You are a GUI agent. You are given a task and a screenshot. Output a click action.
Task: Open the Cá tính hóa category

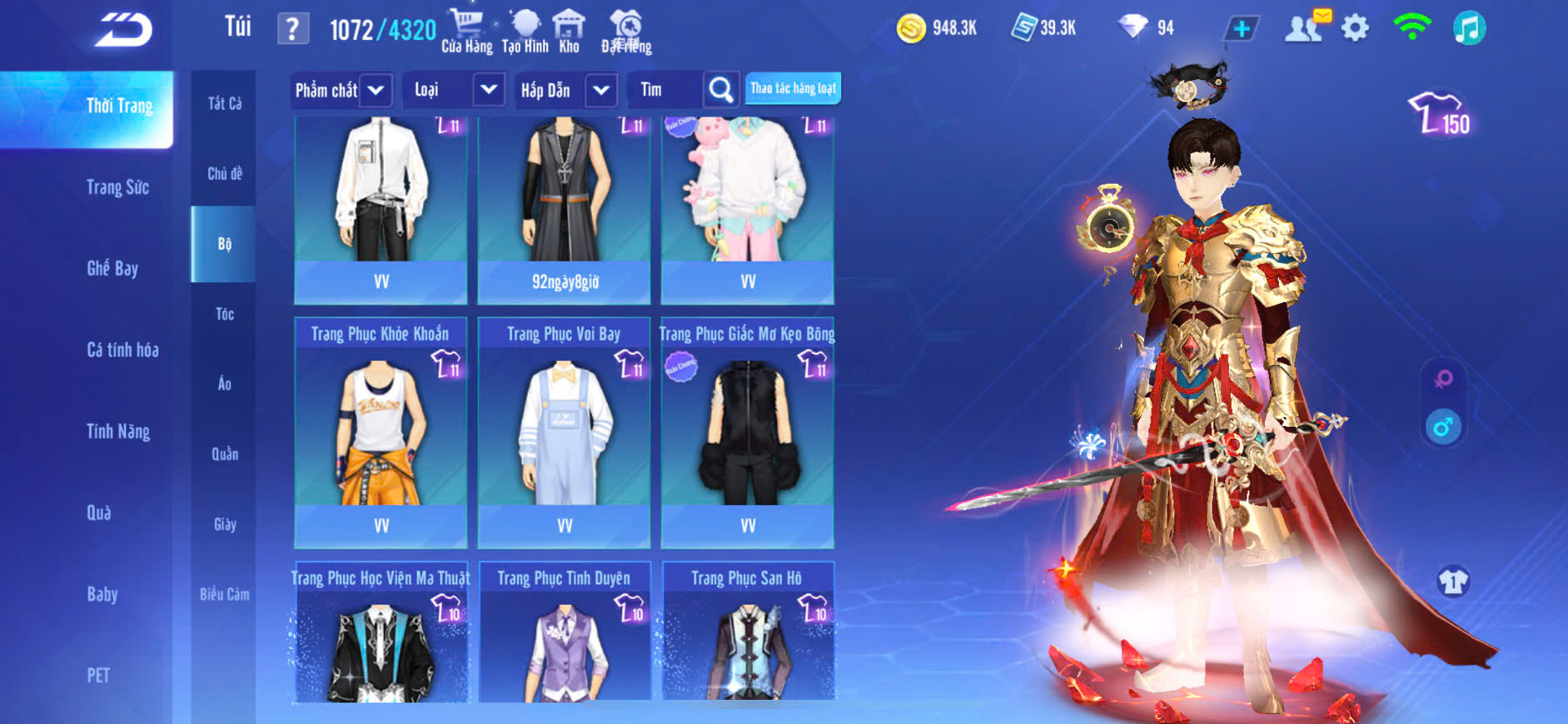point(122,350)
